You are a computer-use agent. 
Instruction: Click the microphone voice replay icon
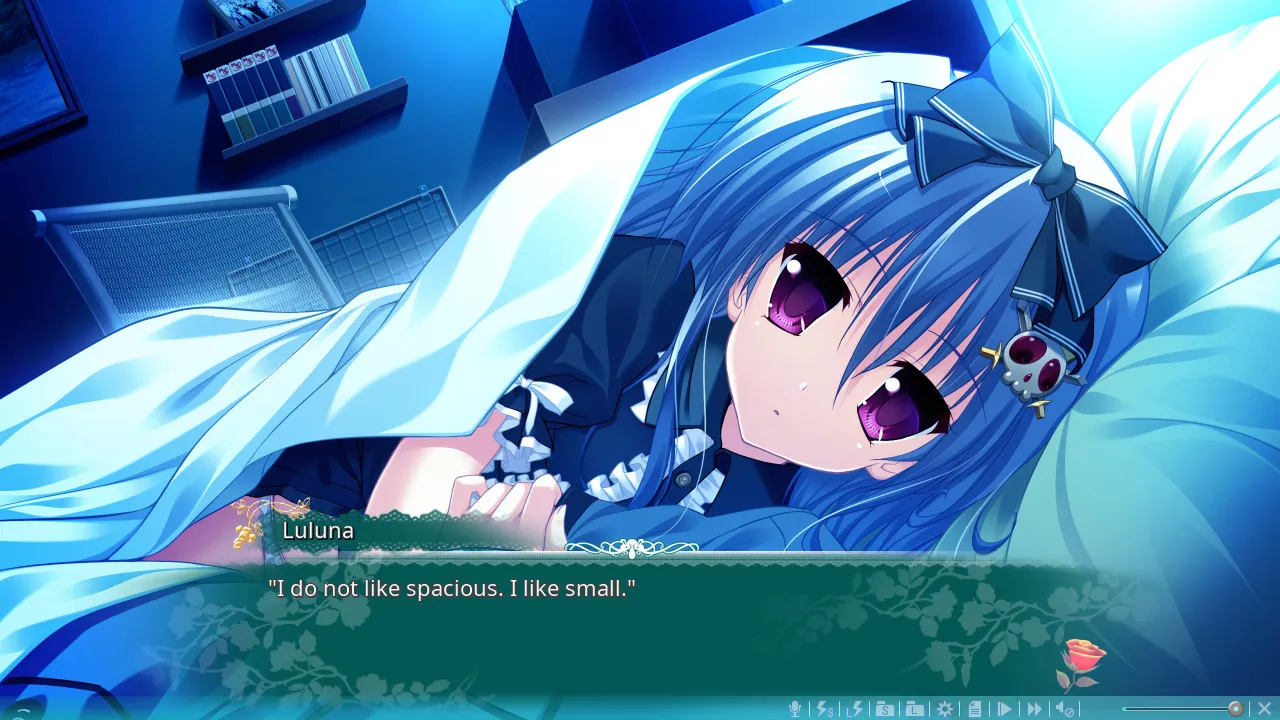[795, 709]
